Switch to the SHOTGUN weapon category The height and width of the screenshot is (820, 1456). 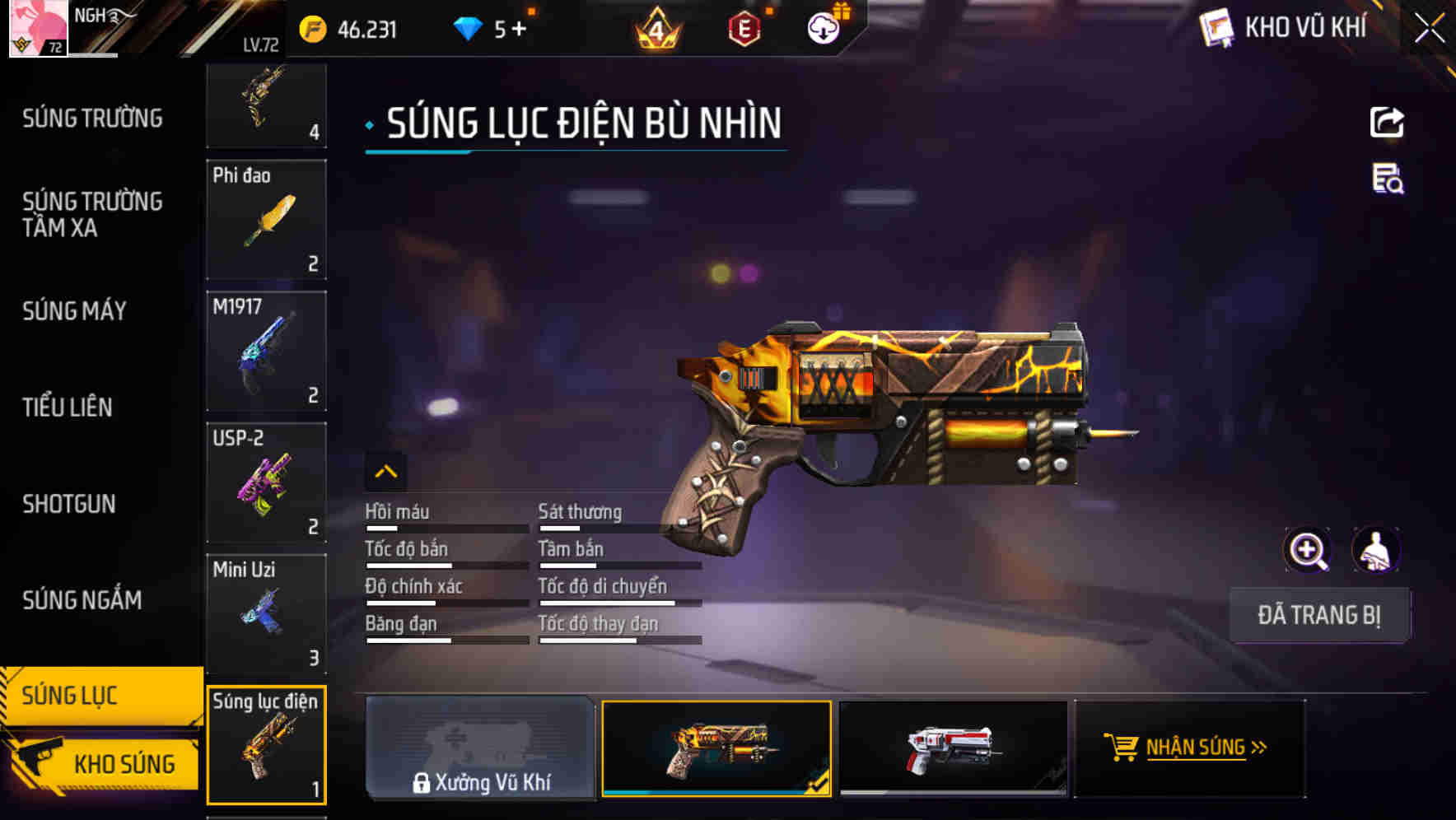click(x=70, y=503)
